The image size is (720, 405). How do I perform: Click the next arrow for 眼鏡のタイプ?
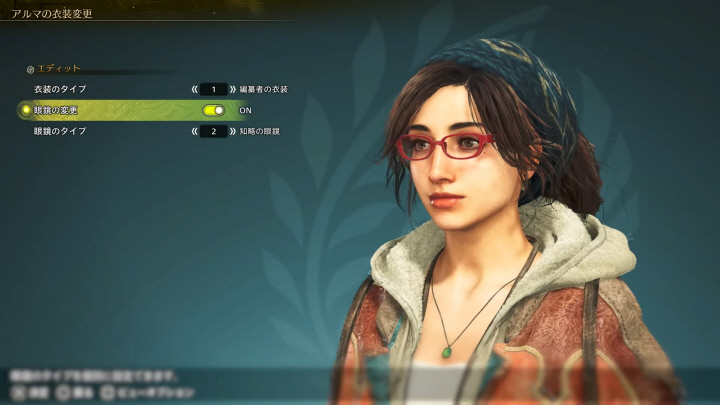pos(233,131)
